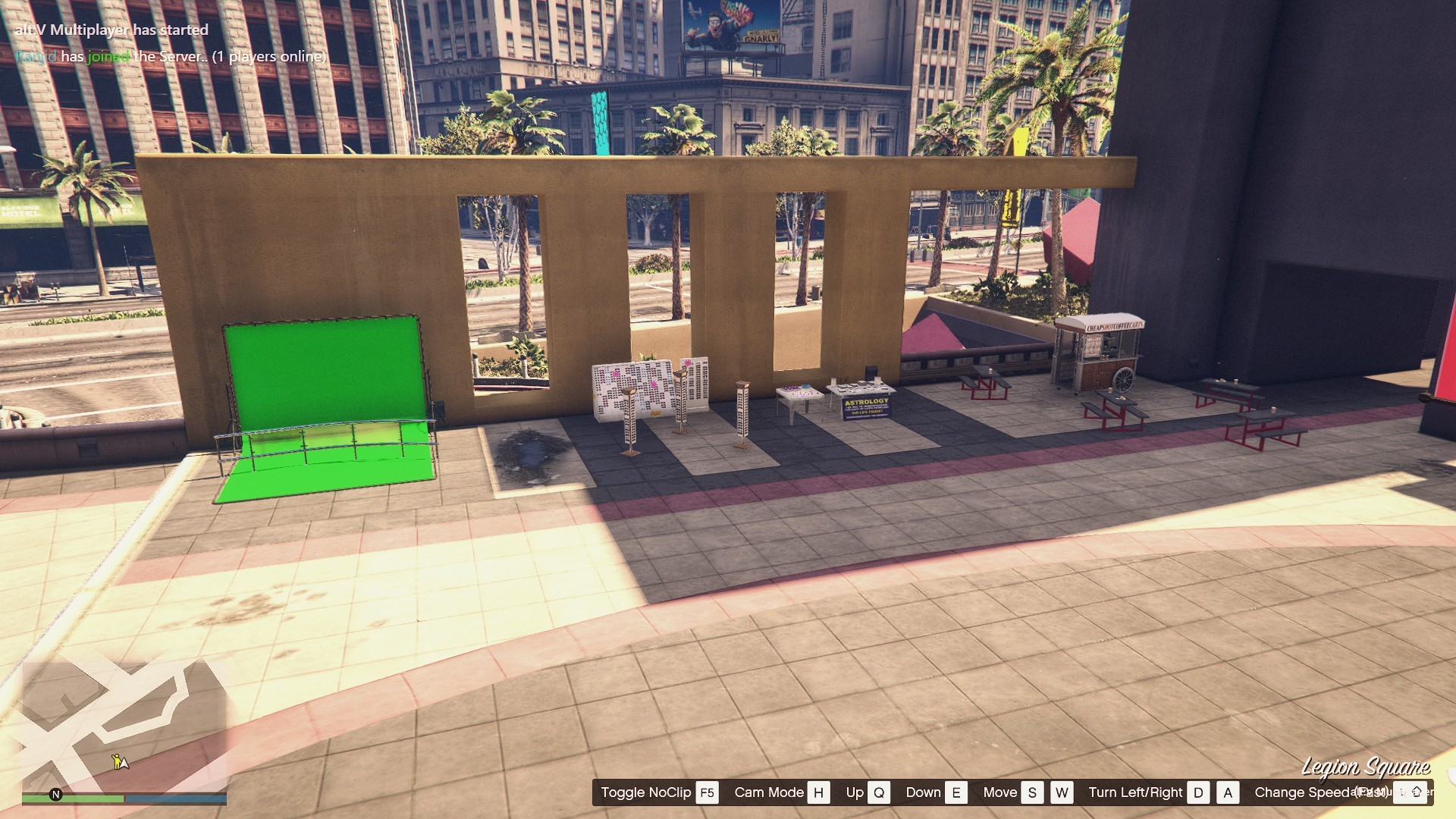Click the north compass indicator below the minimap
Image resolution: width=1456 pixels, height=819 pixels.
55,795
